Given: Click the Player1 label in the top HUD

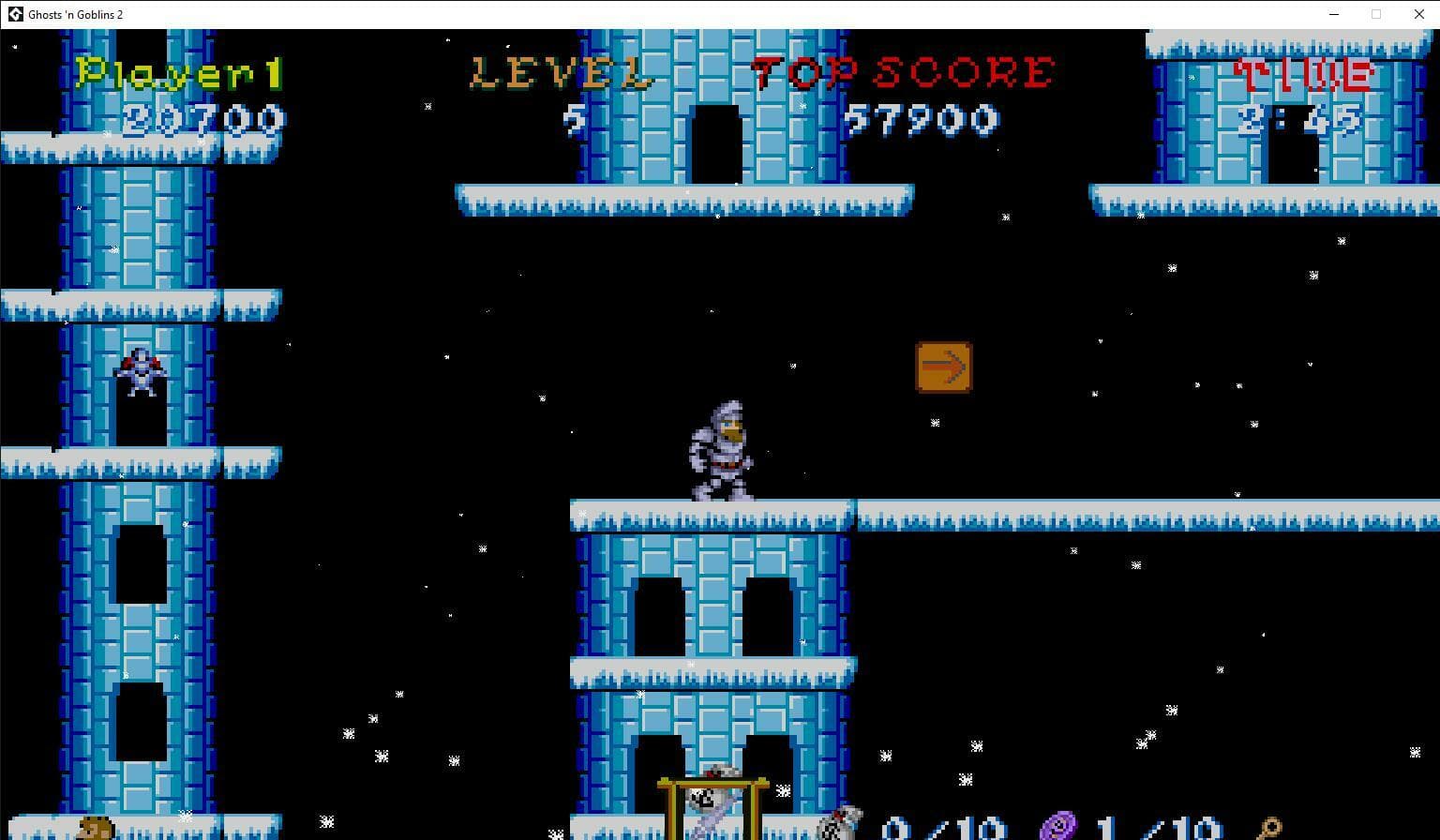Looking at the screenshot, I should tap(181, 72).
